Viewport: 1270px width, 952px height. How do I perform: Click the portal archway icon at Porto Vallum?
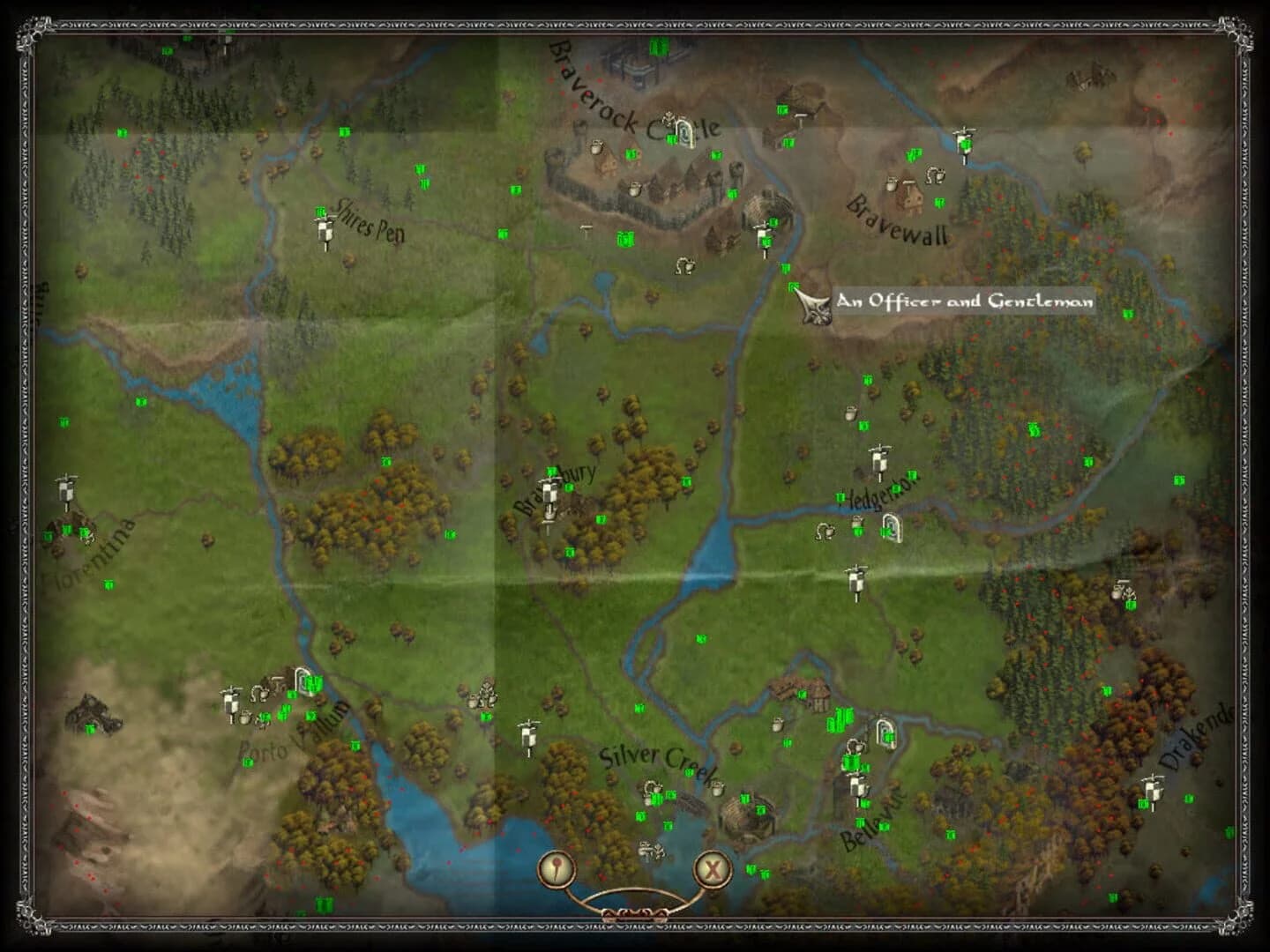pyautogui.click(x=304, y=681)
